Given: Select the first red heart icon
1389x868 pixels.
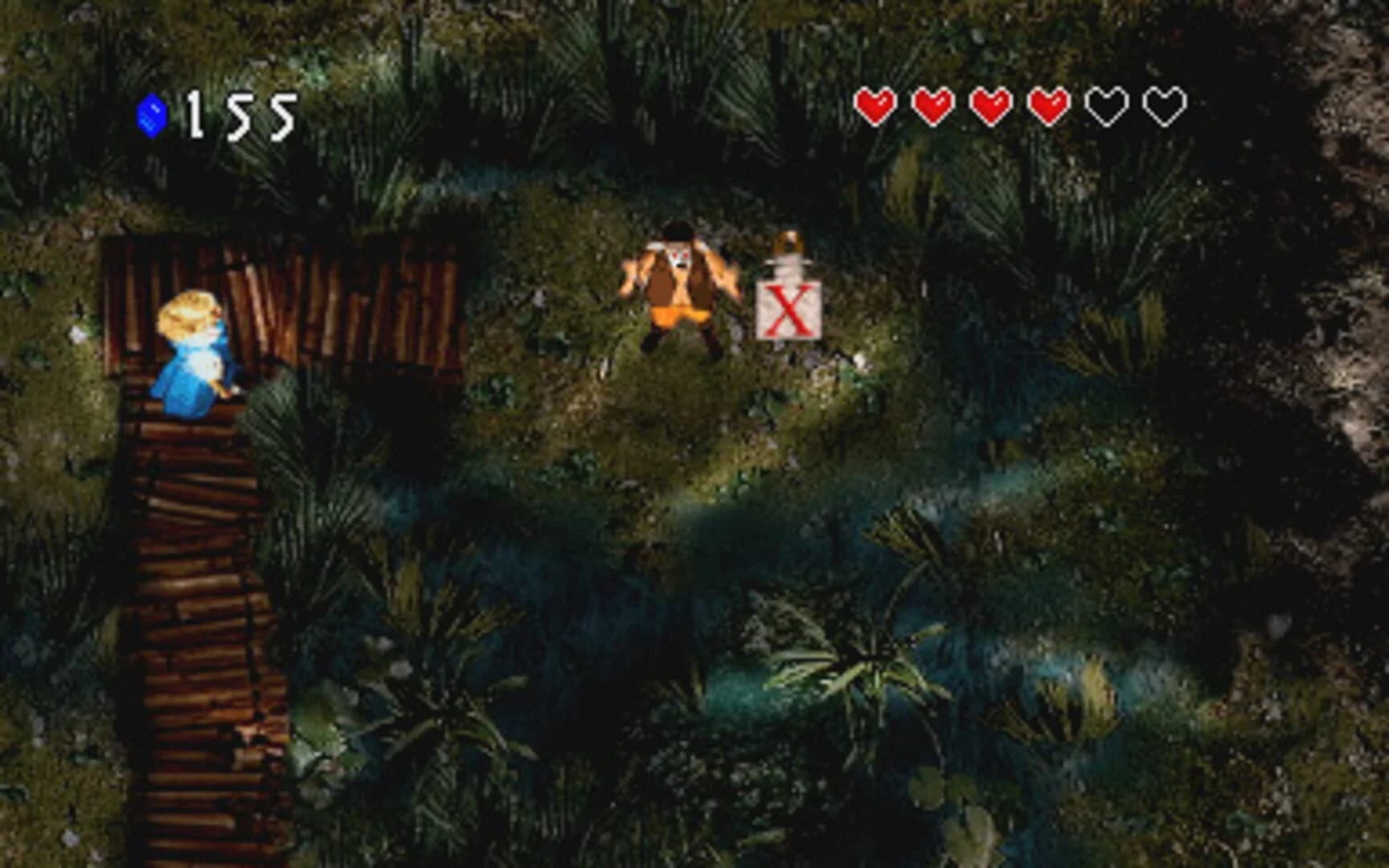Looking at the screenshot, I should coord(876,104).
